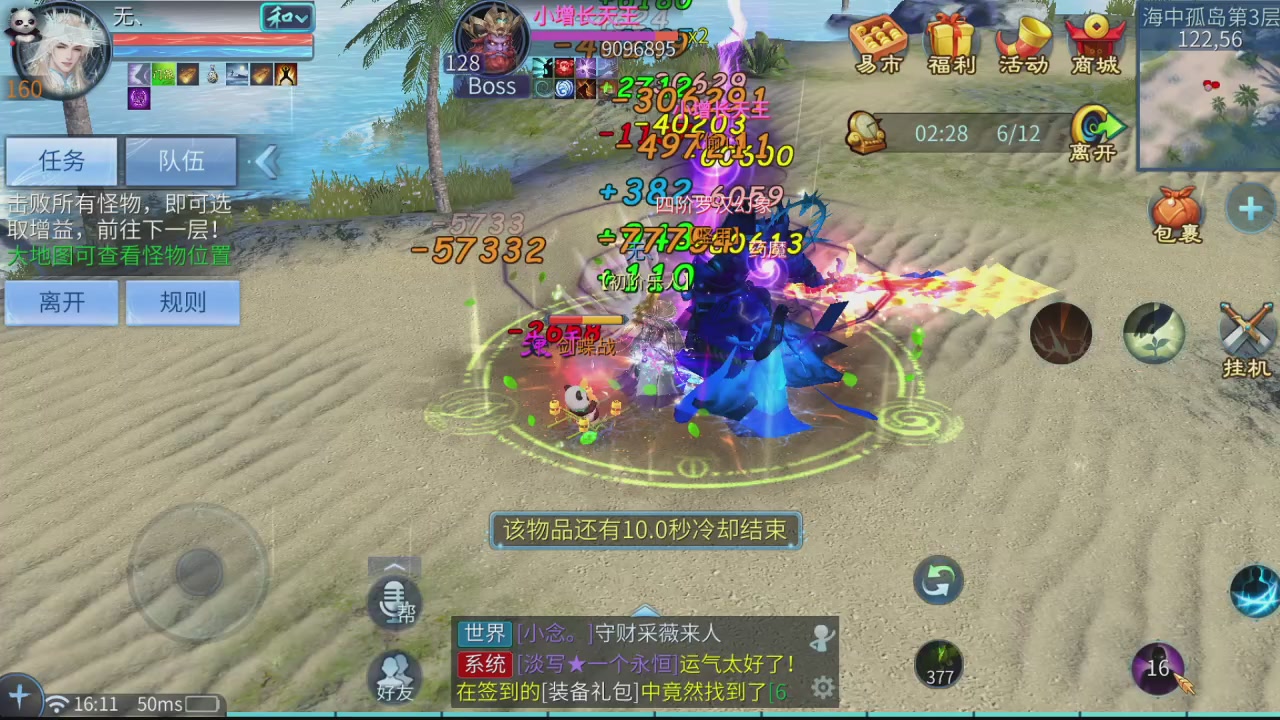This screenshot has width=1280, height=720.
Task: Switch to the 队伍 team tab
Action: [181, 161]
